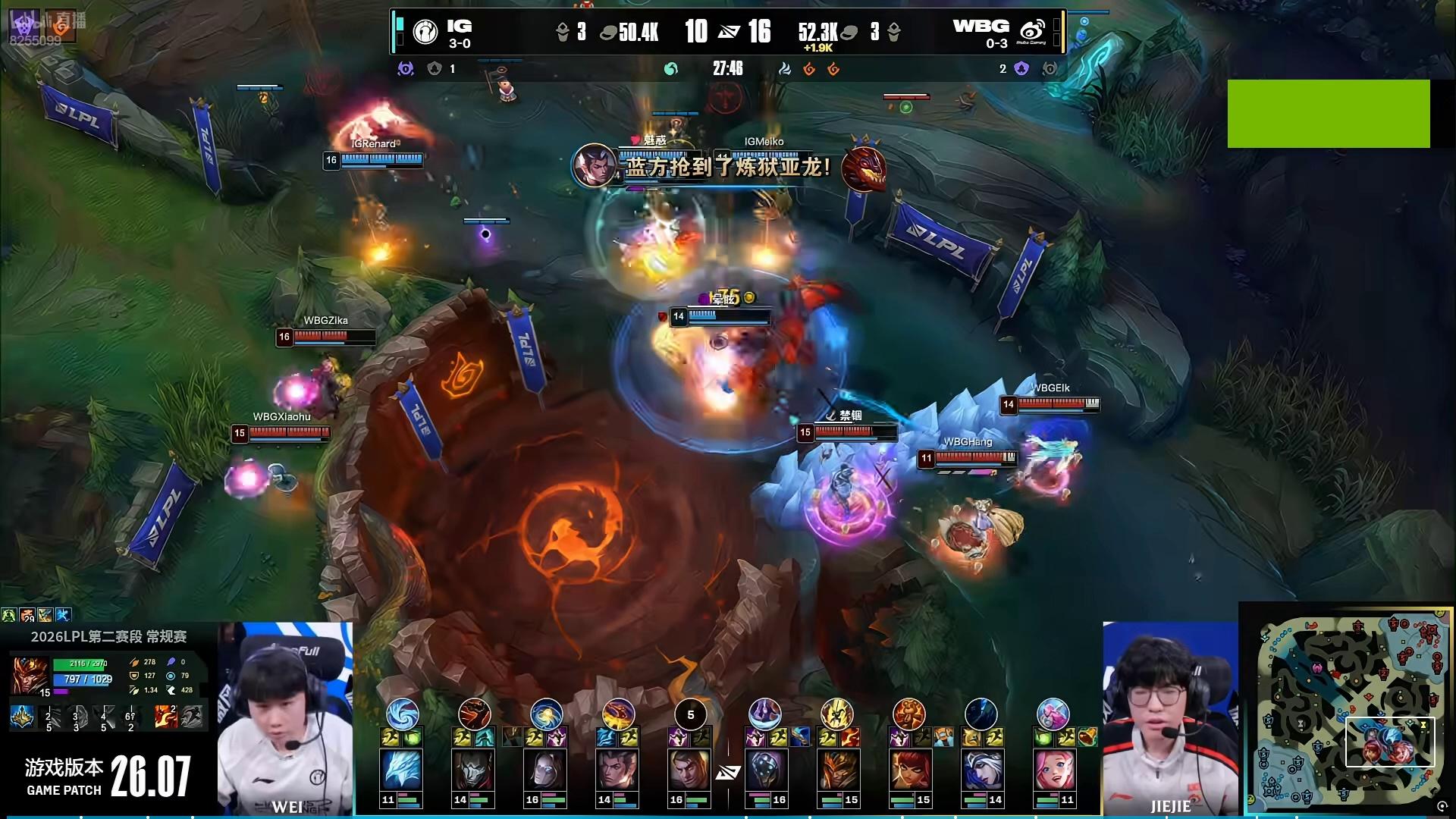This screenshot has height=819, width=1456.
Task: Choose Annie's portrait in the champion bar
Action: pos(908,770)
